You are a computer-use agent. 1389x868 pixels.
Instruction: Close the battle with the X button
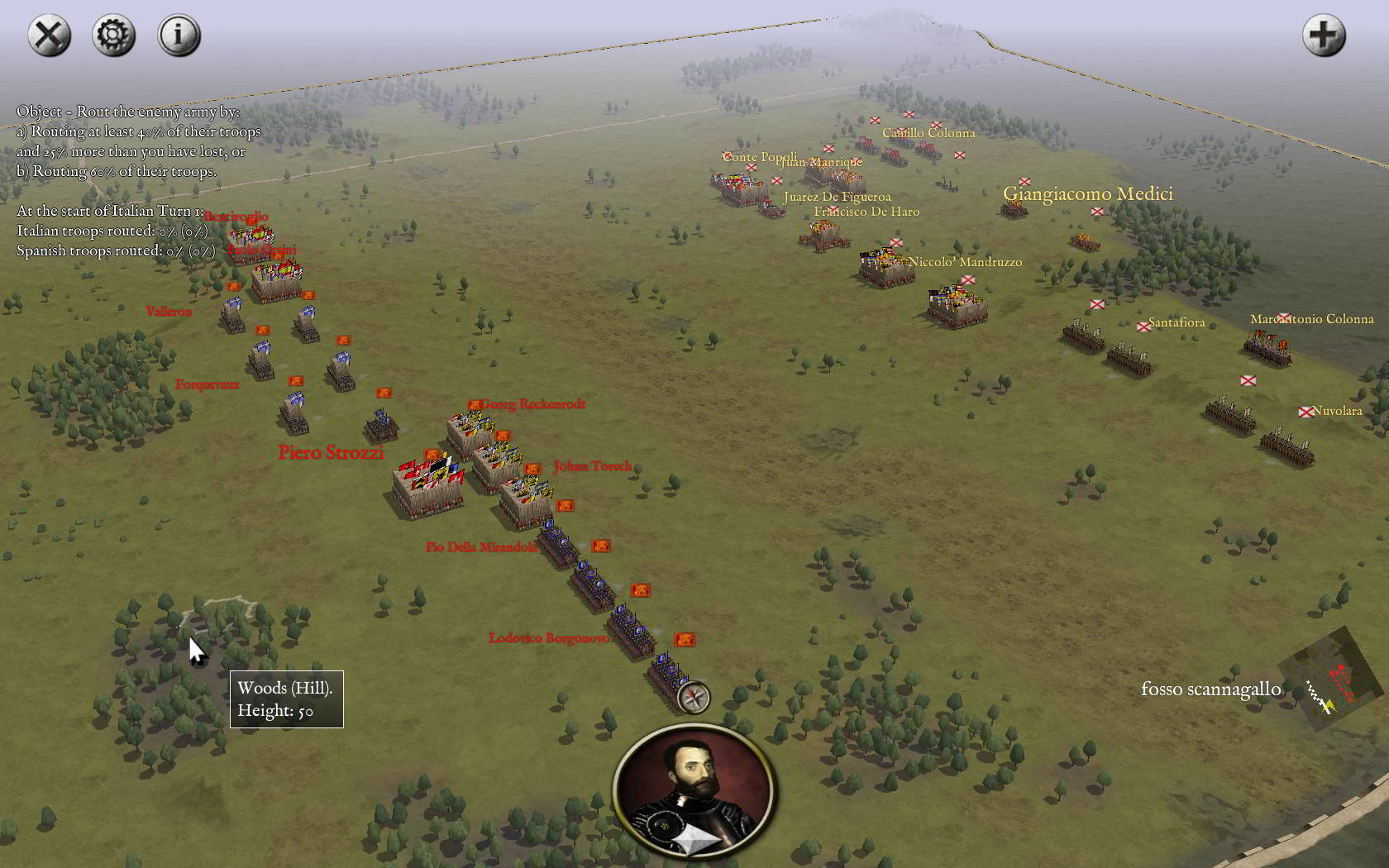[x=50, y=36]
